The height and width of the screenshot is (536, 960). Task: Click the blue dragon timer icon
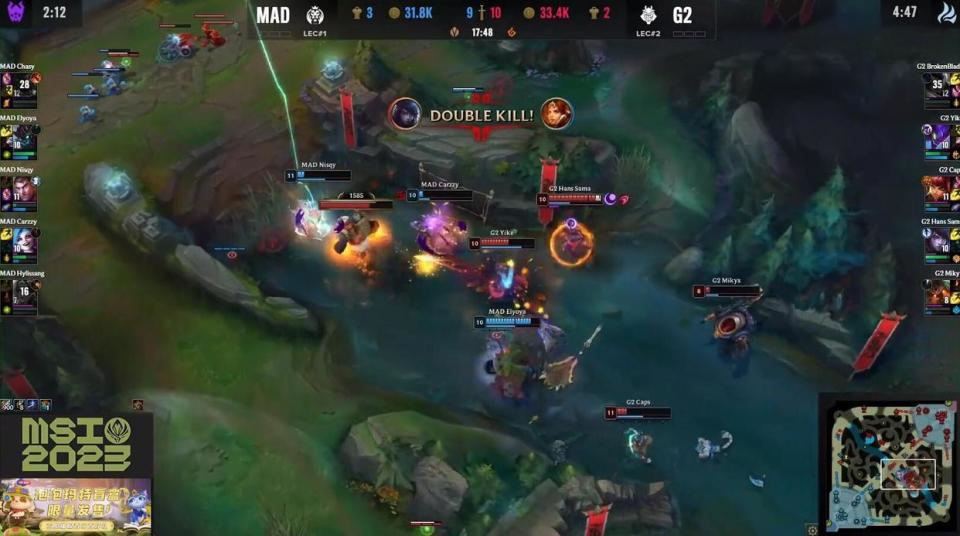point(943,12)
